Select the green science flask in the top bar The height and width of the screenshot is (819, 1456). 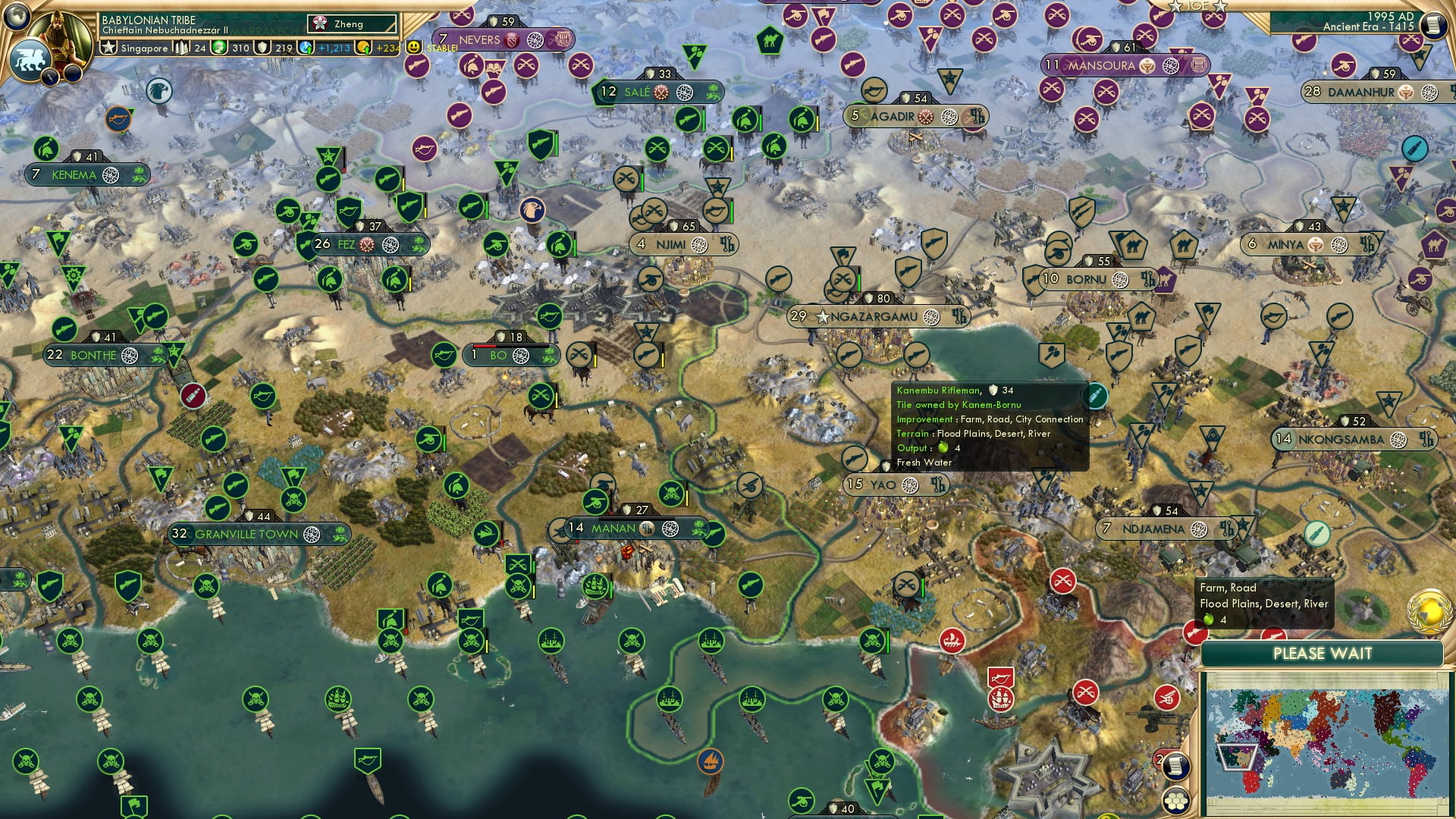pyautogui.click(x=221, y=48)
